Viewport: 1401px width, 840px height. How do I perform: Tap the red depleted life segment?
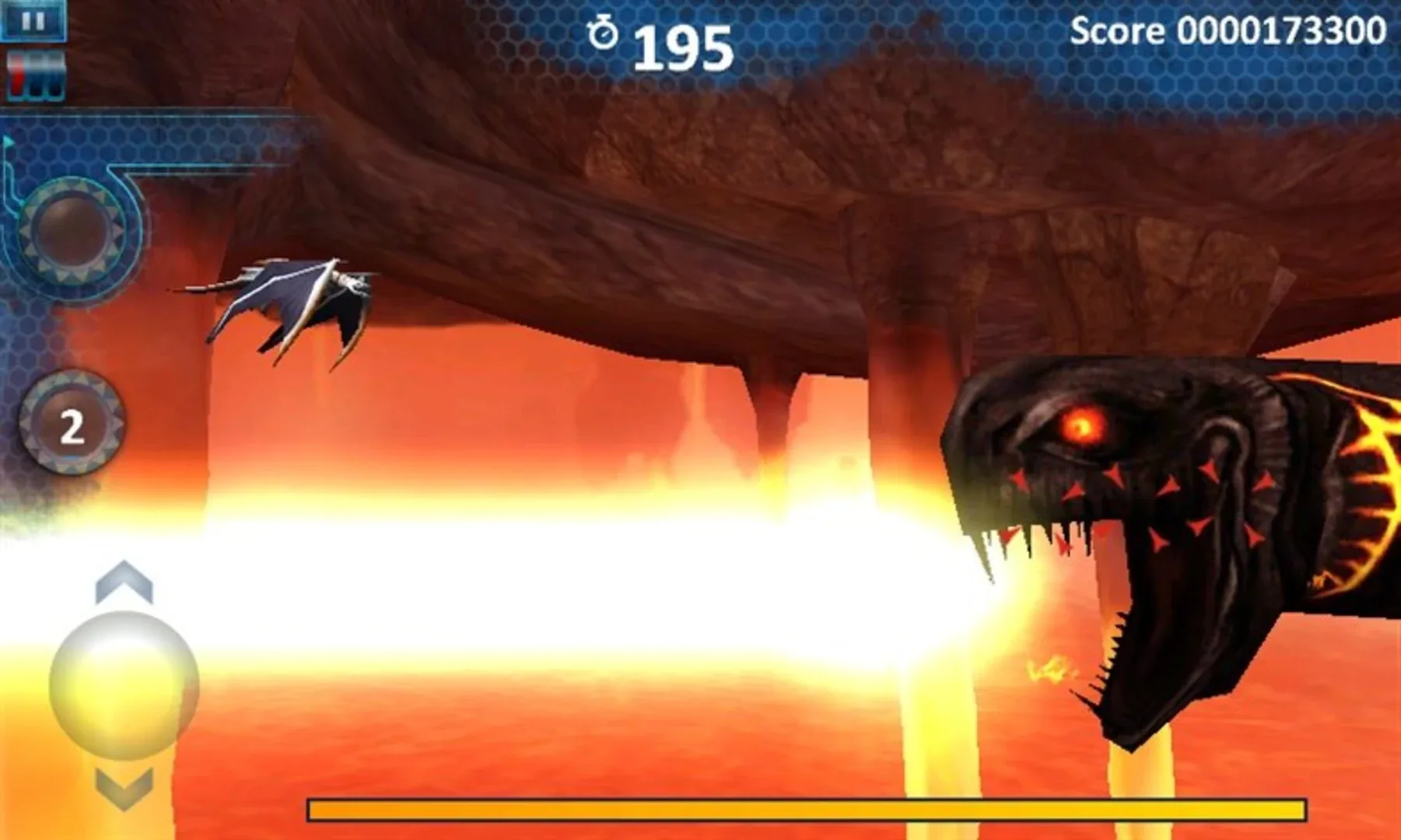pyautogui.click(x=17, y=78)
